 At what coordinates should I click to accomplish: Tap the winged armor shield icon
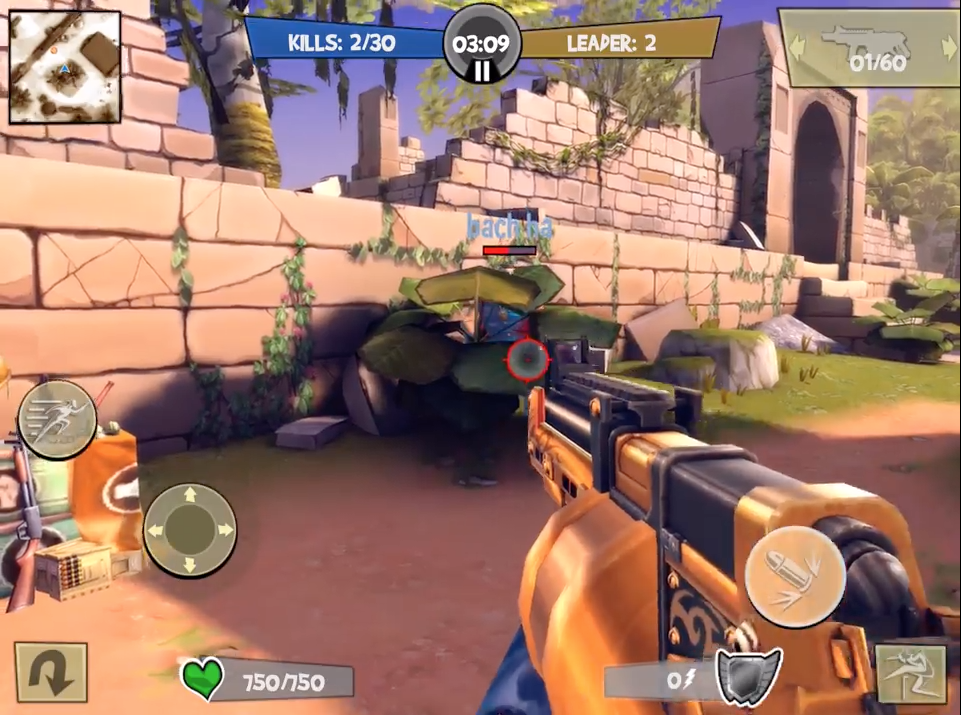(x=747, y=674)
